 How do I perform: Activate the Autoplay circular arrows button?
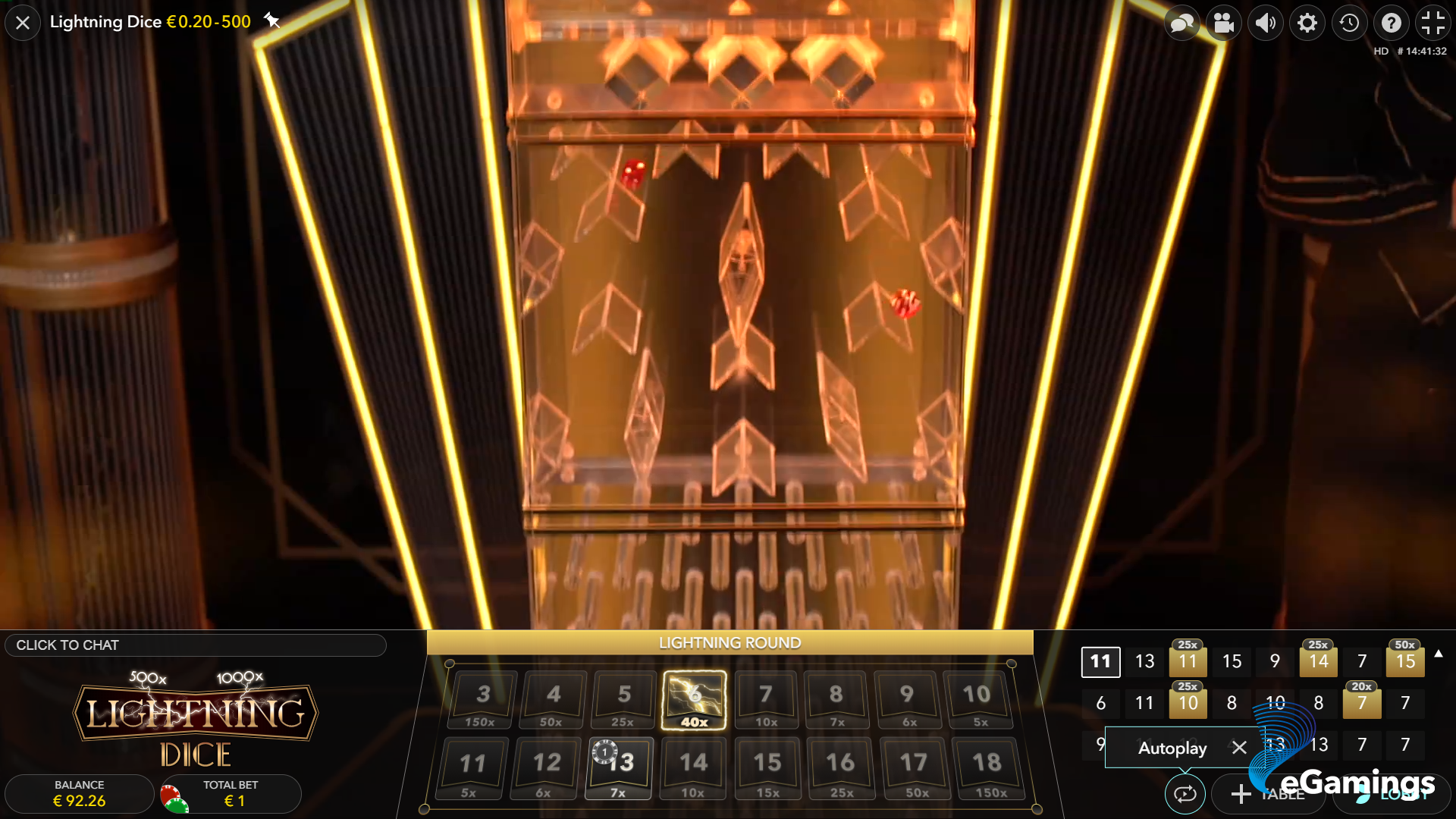(x=1185, y=794)
